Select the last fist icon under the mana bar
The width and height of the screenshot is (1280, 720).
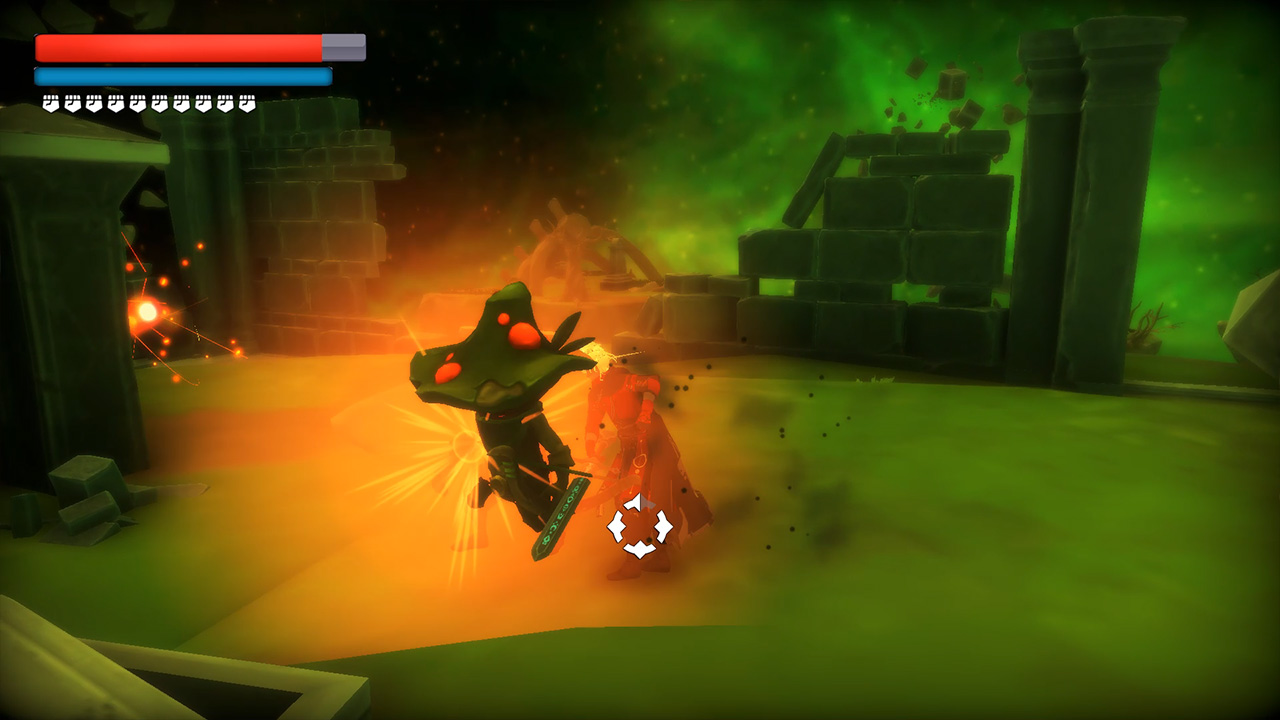point(246,100)
